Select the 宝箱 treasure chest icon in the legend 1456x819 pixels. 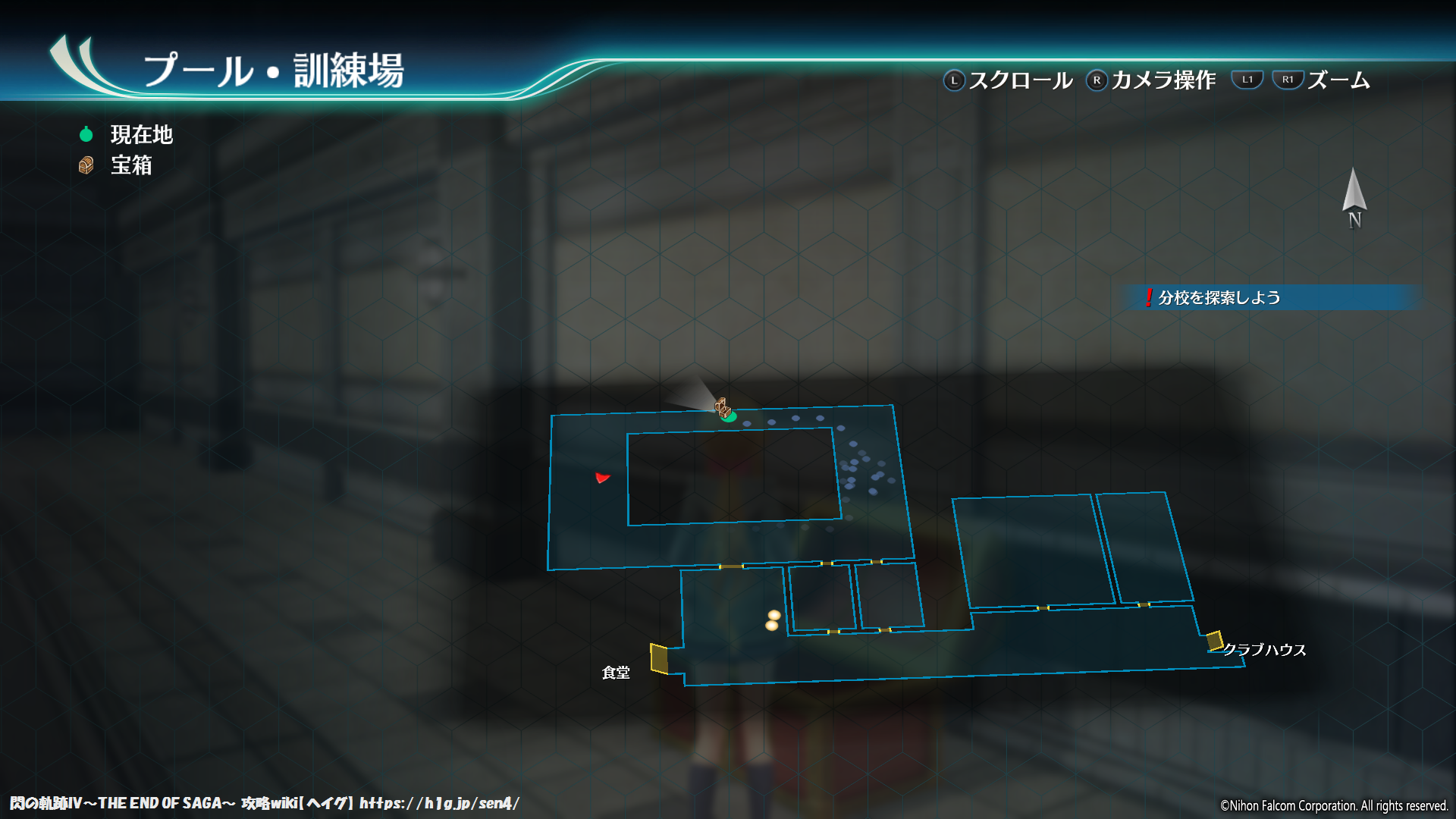[86, 165]
